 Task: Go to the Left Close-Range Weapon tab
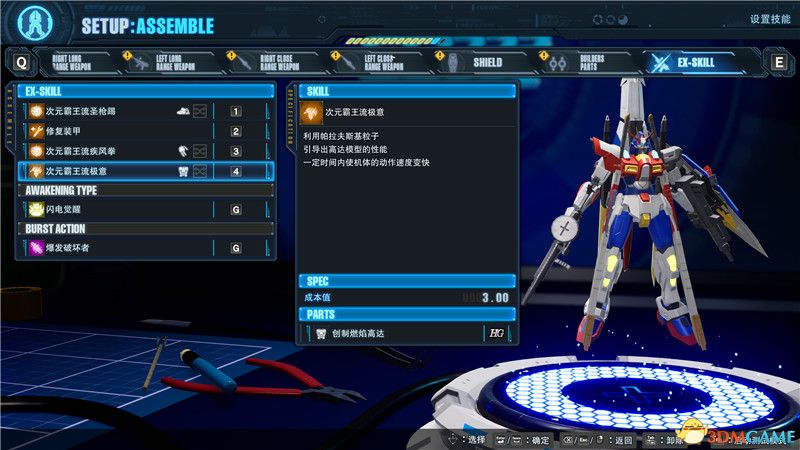386,63
